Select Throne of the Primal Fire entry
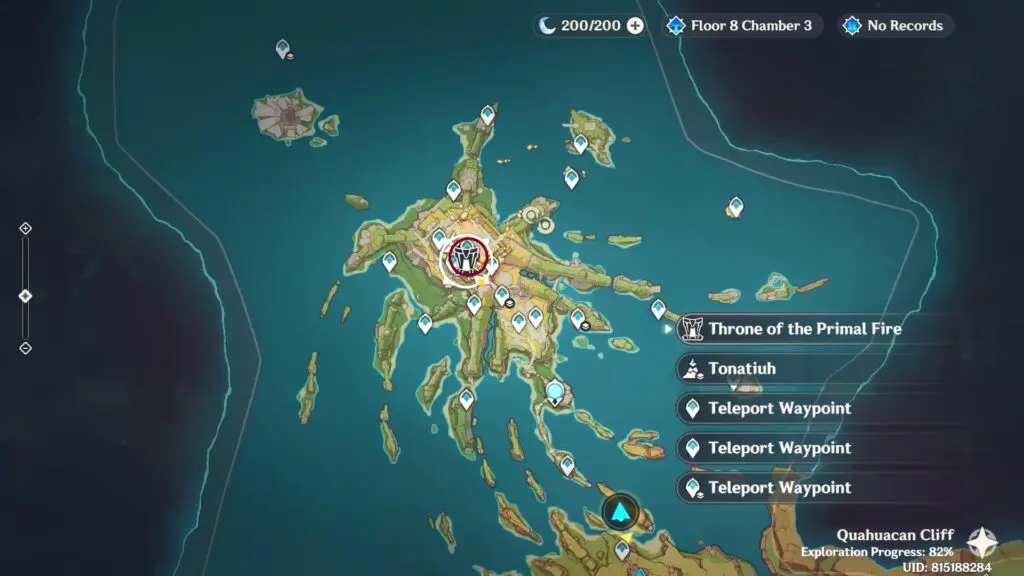The image size is (1024, 576). pos(790,328)
